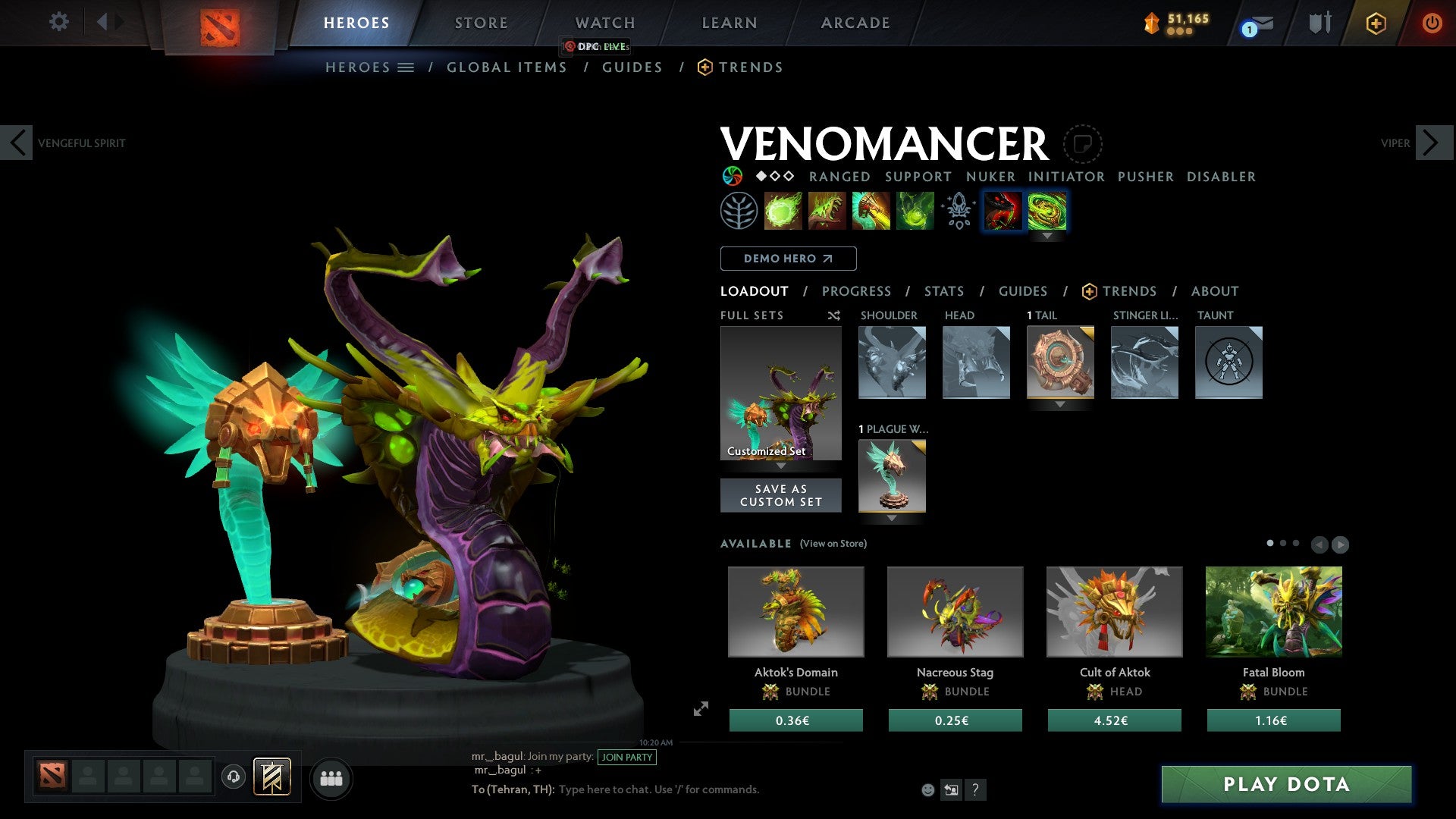The image size is (1456, 819).
Task: Click the View on Store link
Action: tap(833, 544)
